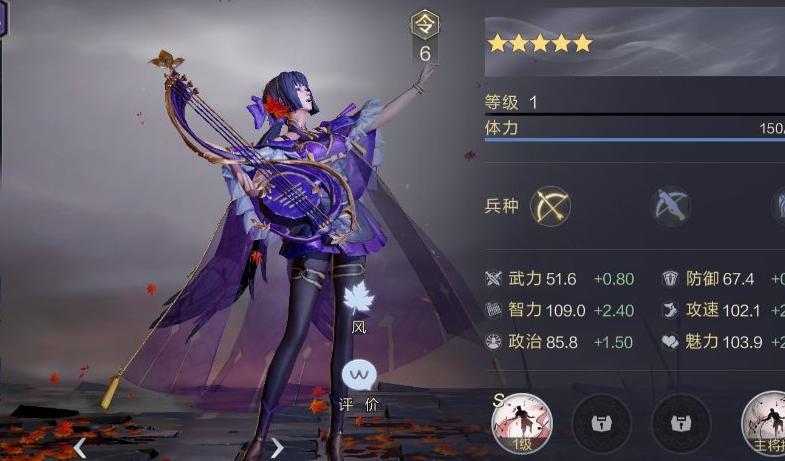Tap the 风 maple leaf icon

point(358,298)
